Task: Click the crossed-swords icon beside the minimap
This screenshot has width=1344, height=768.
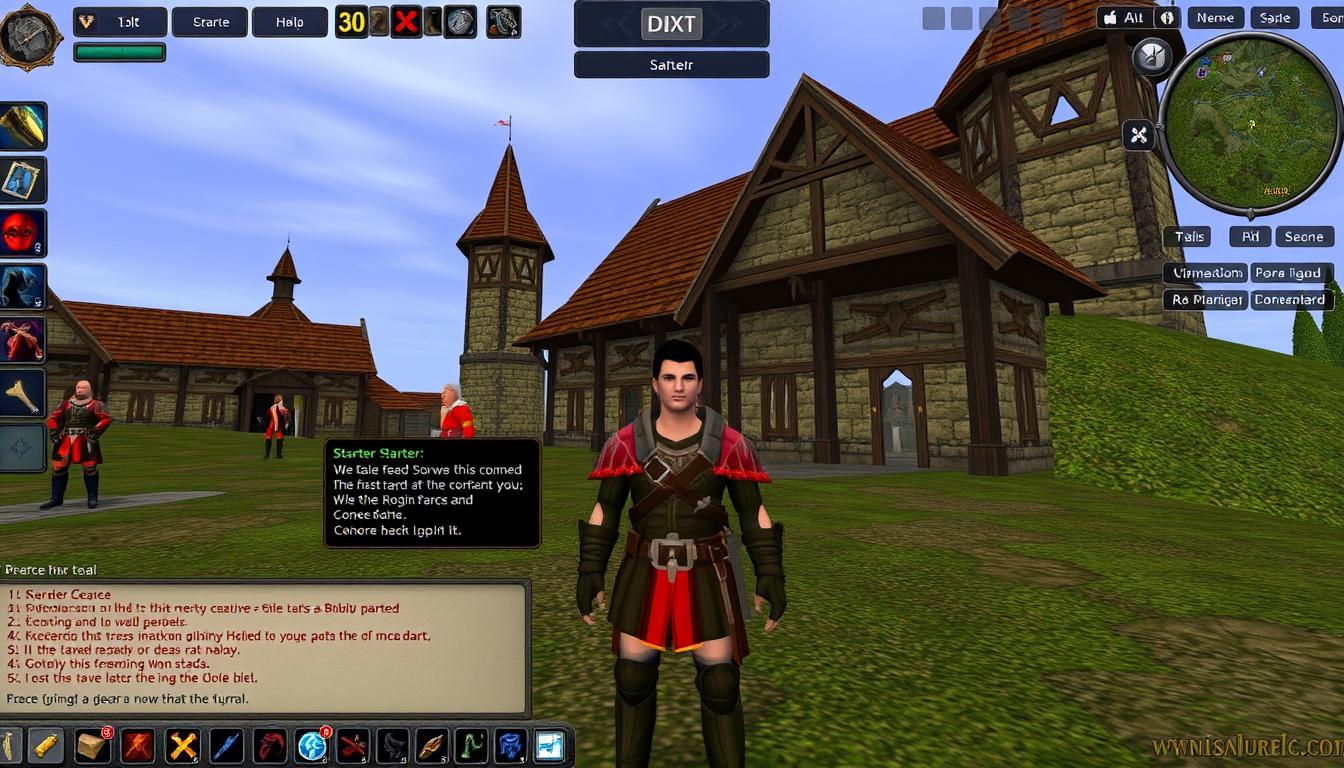Action: [x=1138, y=135]
